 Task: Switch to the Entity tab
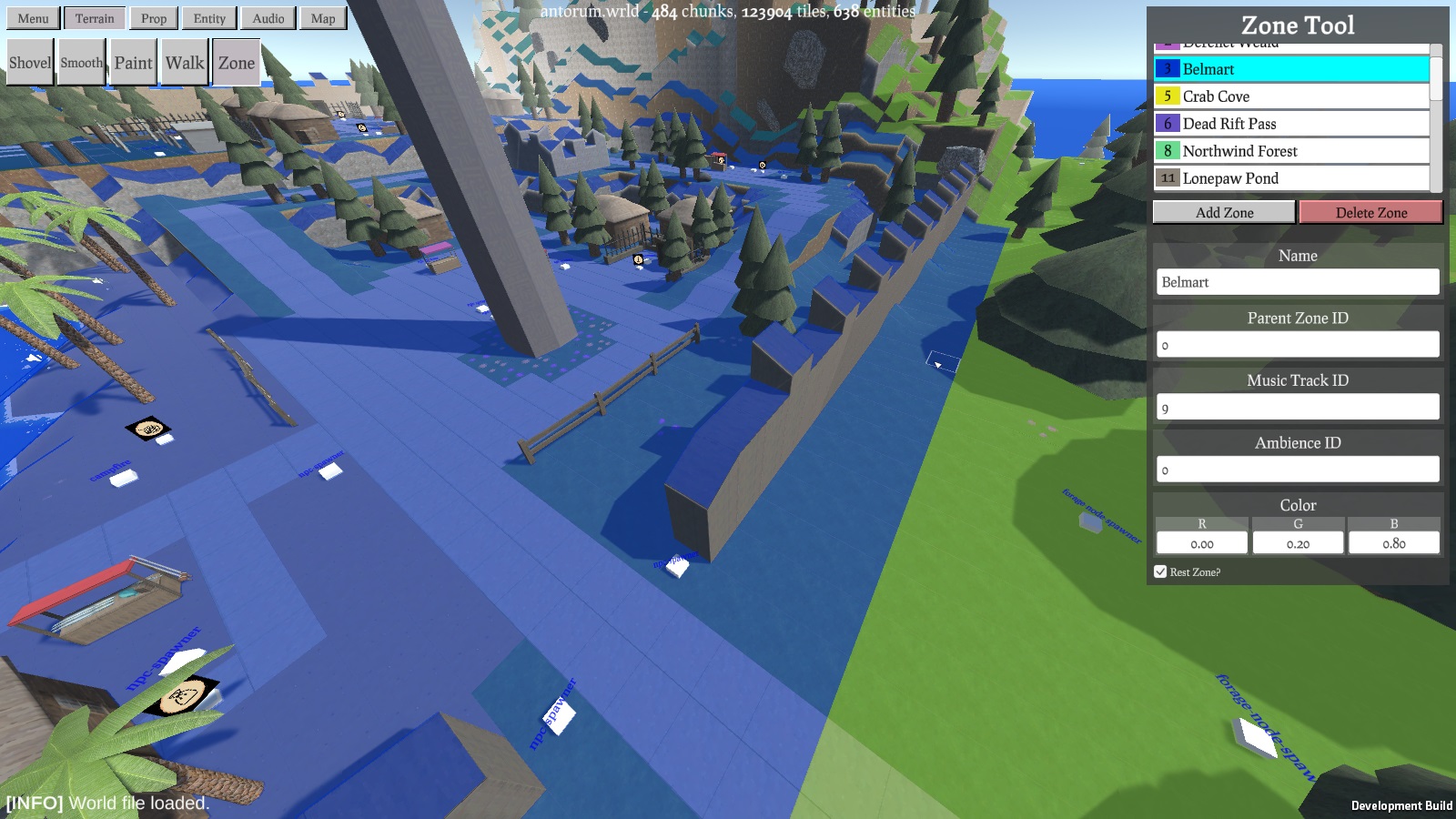click(x=209, y=18)
